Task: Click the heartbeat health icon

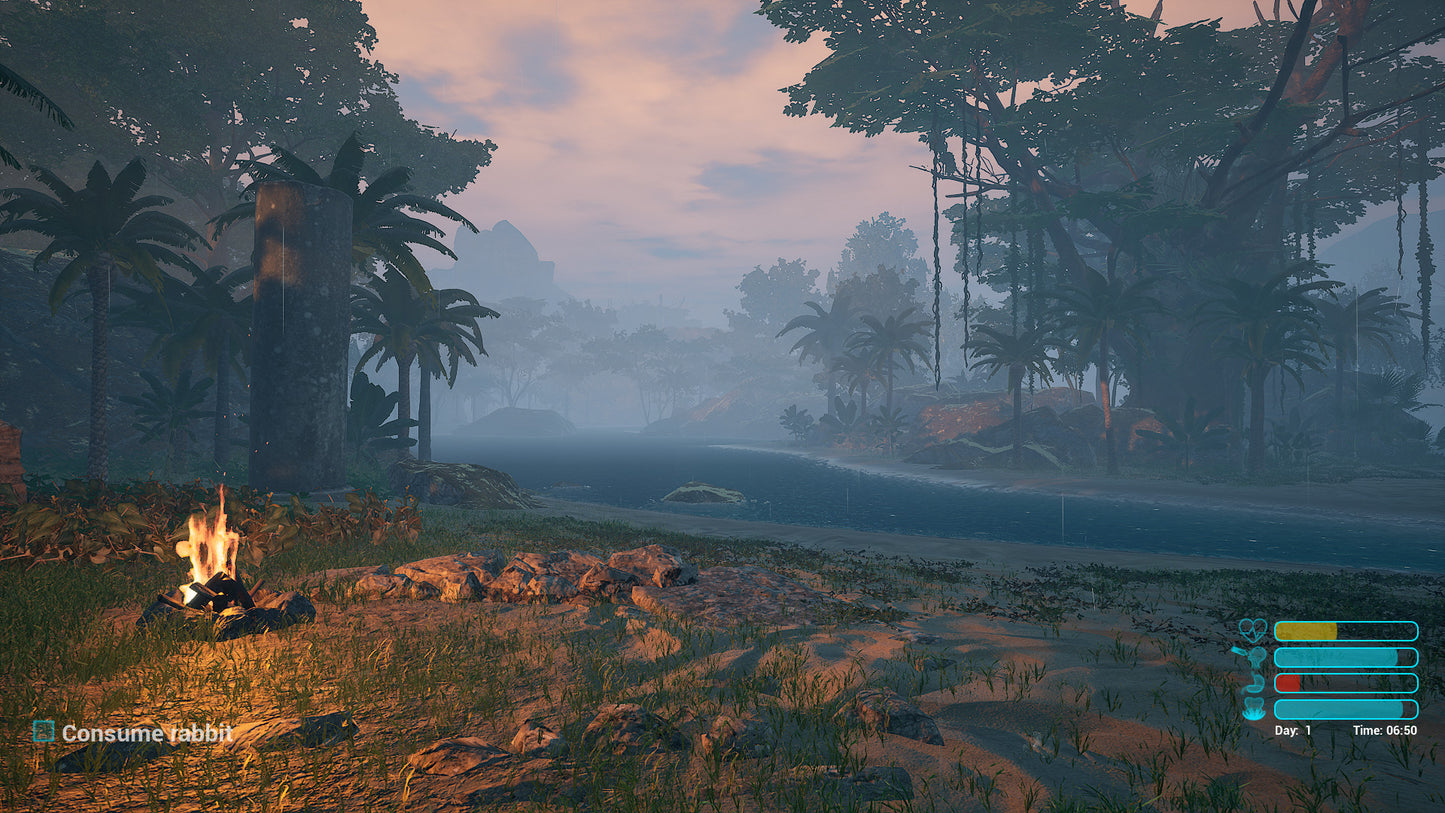Action: [1252, 630]
